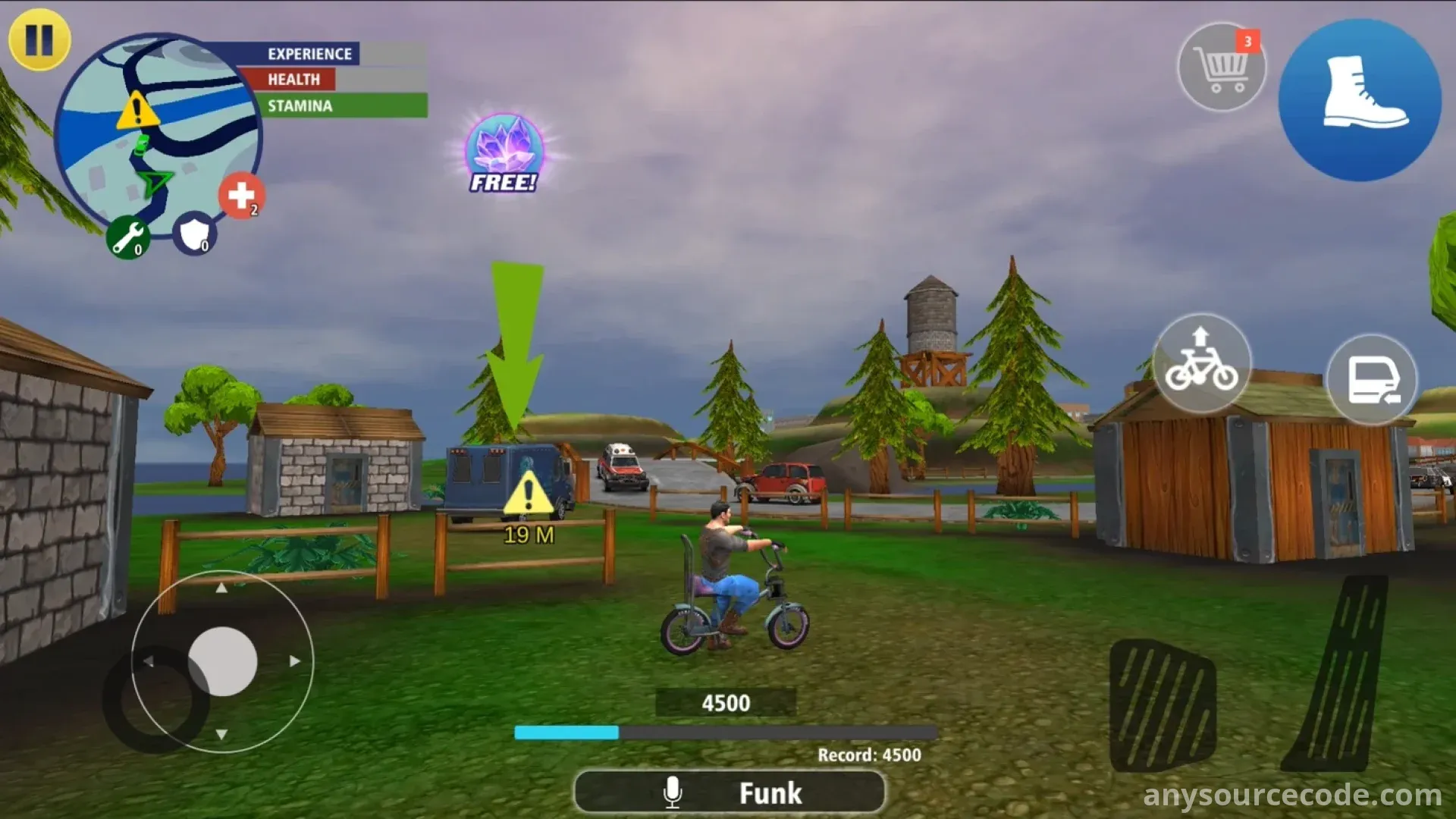Tap the virtual joystick's up arrow

pyautogui.click(x=221, y=588)
